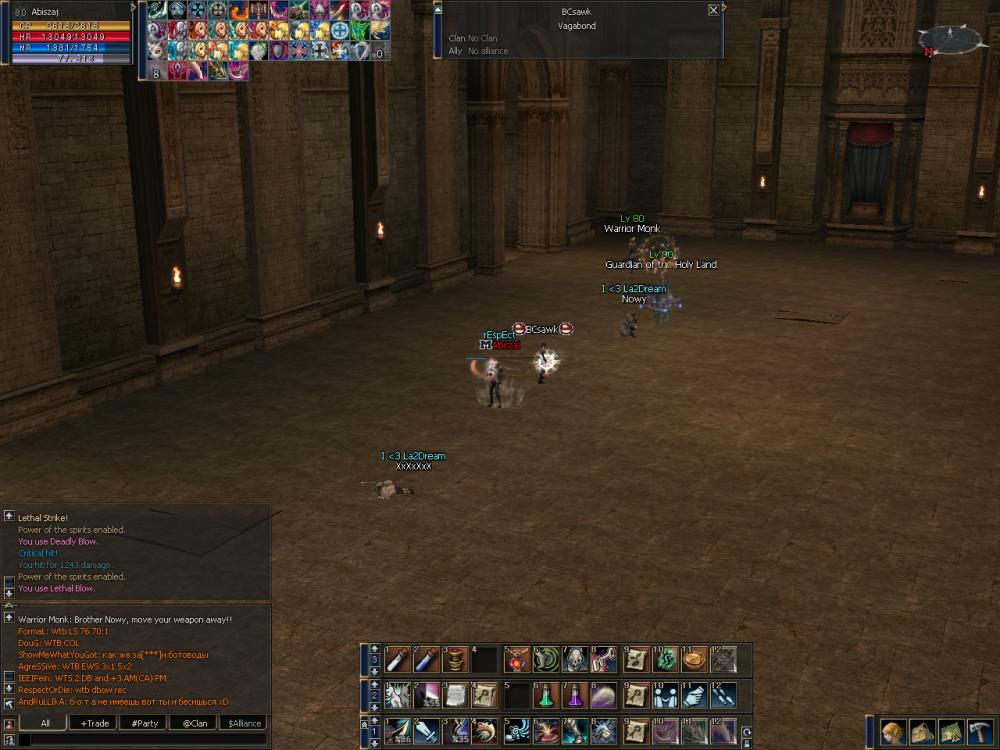
Task: Show the $Alliance chat tab
Action: tap(244, 723)
